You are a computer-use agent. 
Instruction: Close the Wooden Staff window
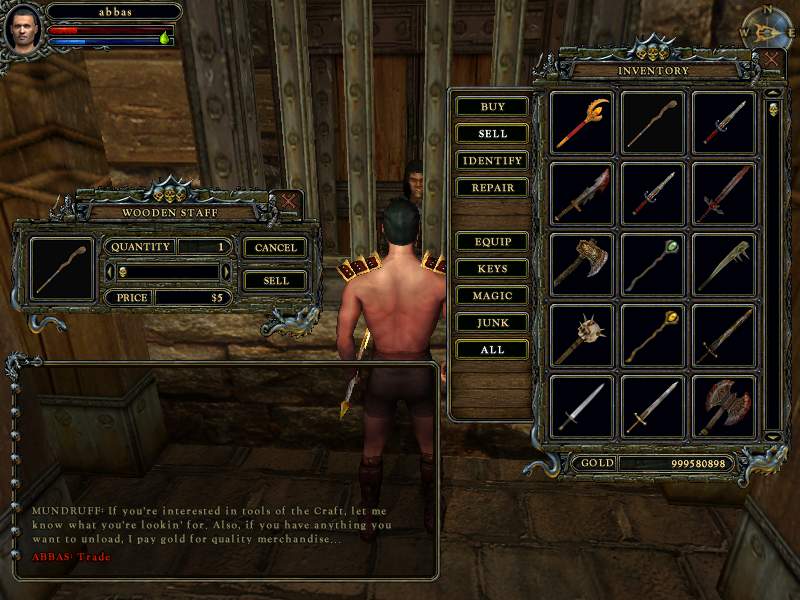[x=289, y=201]
